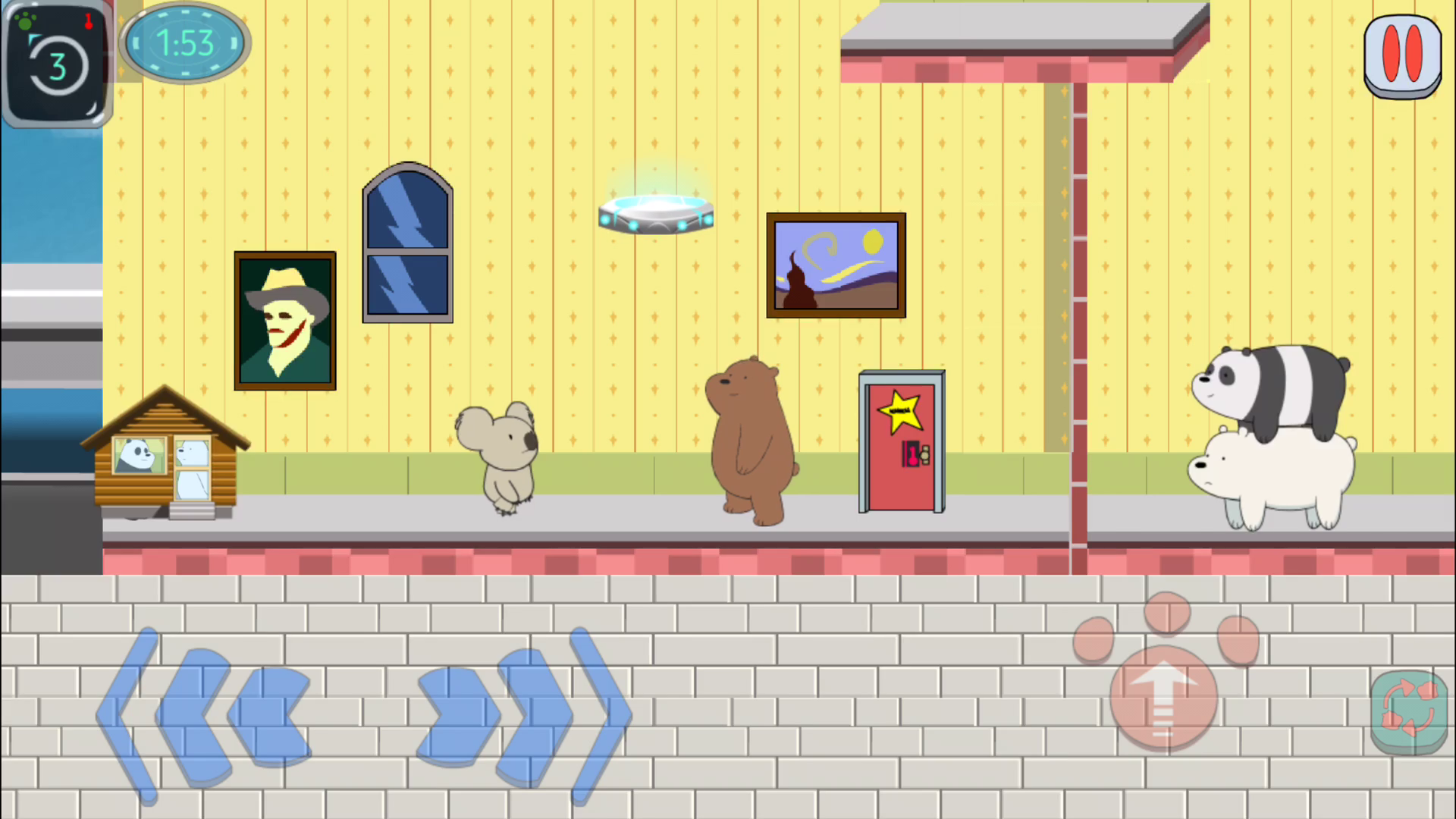Image resolution: width=1456 pixels, height=819 pixels.
Task: Click the glowing UFO hover platform
Action: [x=655, y=212]
